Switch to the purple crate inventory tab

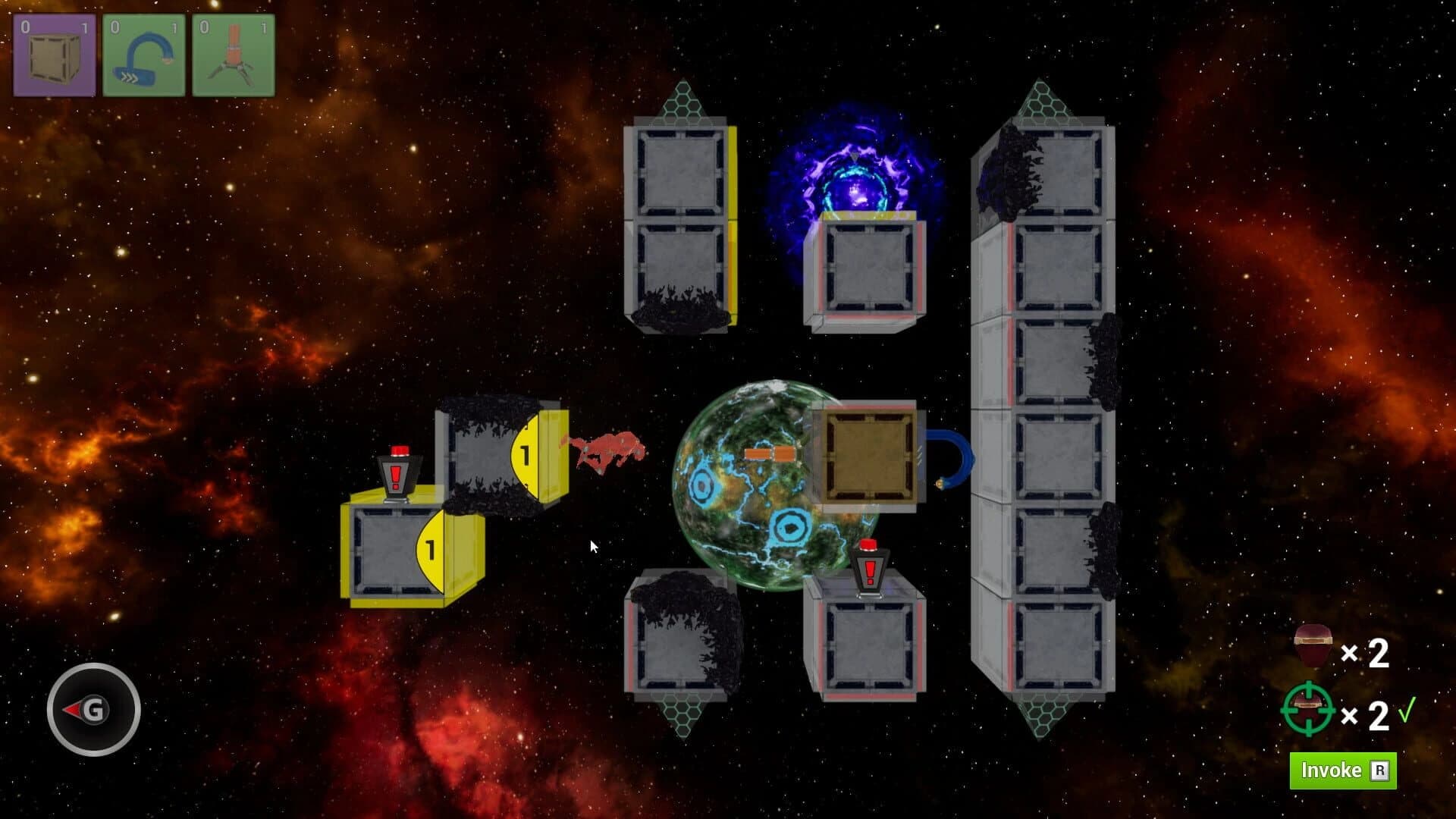pos(53,53)
